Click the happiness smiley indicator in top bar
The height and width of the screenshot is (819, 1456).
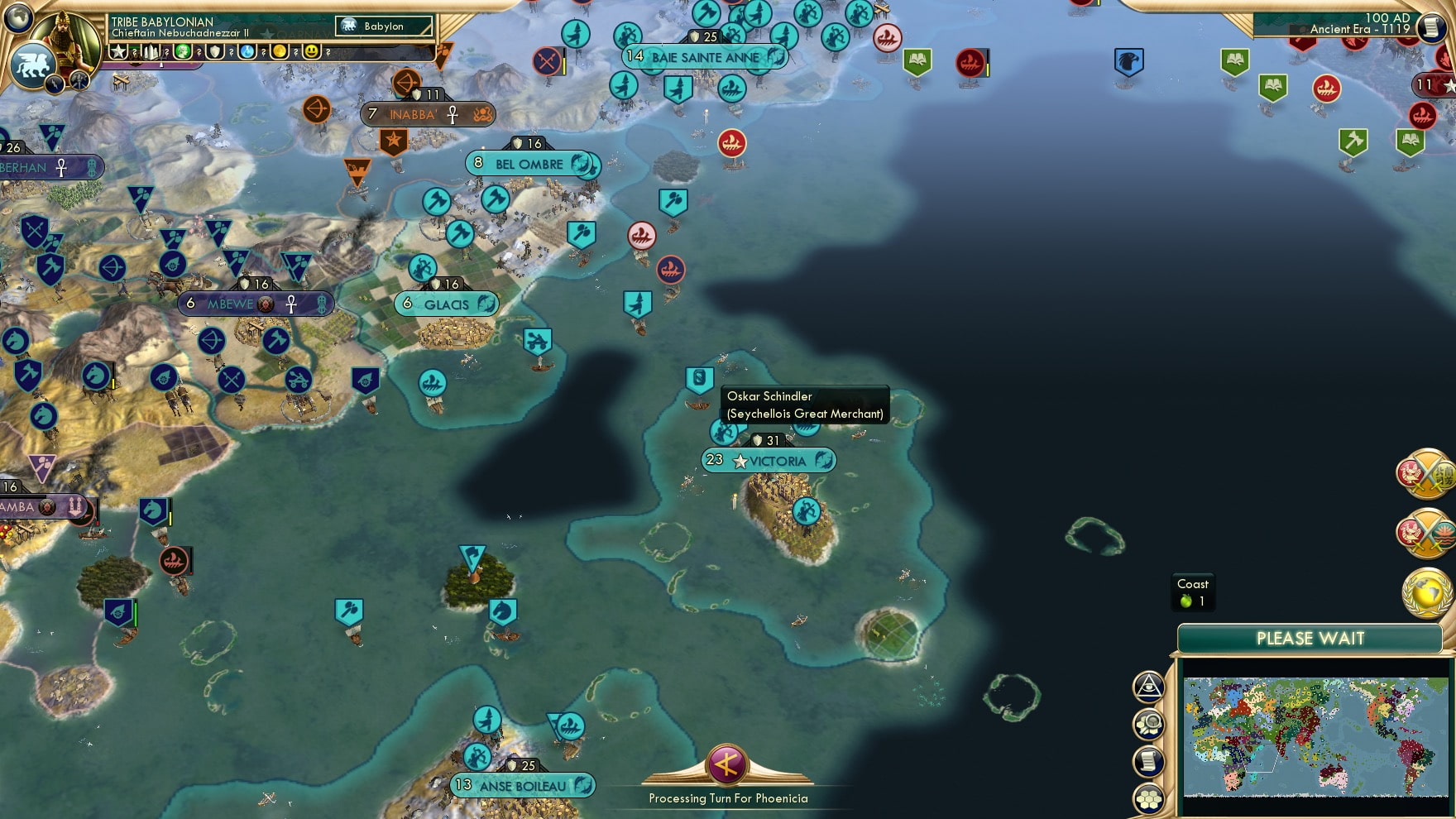[x=309, y=51]
